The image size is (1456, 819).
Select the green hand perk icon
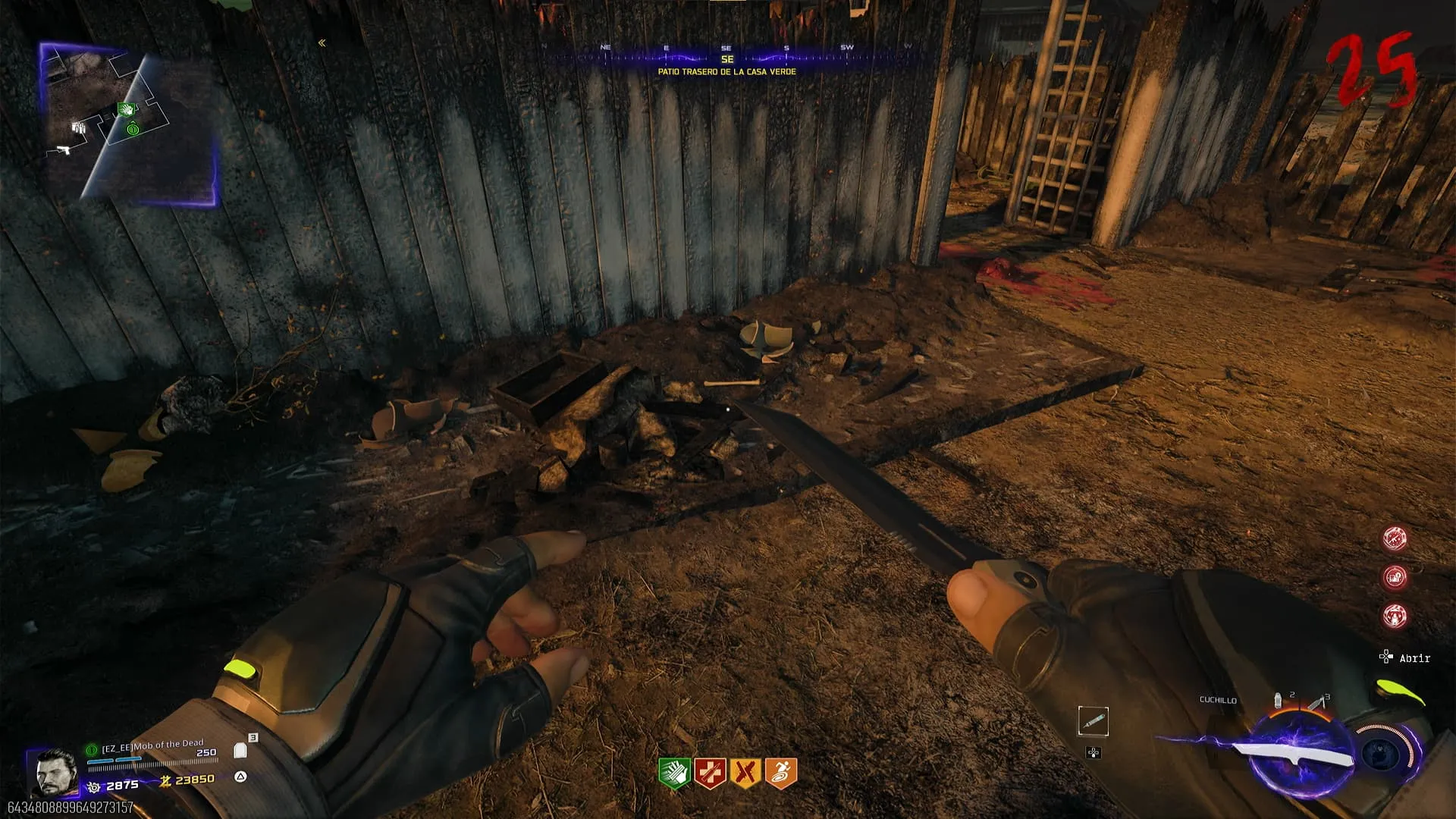pyautogui.click(x=673, y=773)
